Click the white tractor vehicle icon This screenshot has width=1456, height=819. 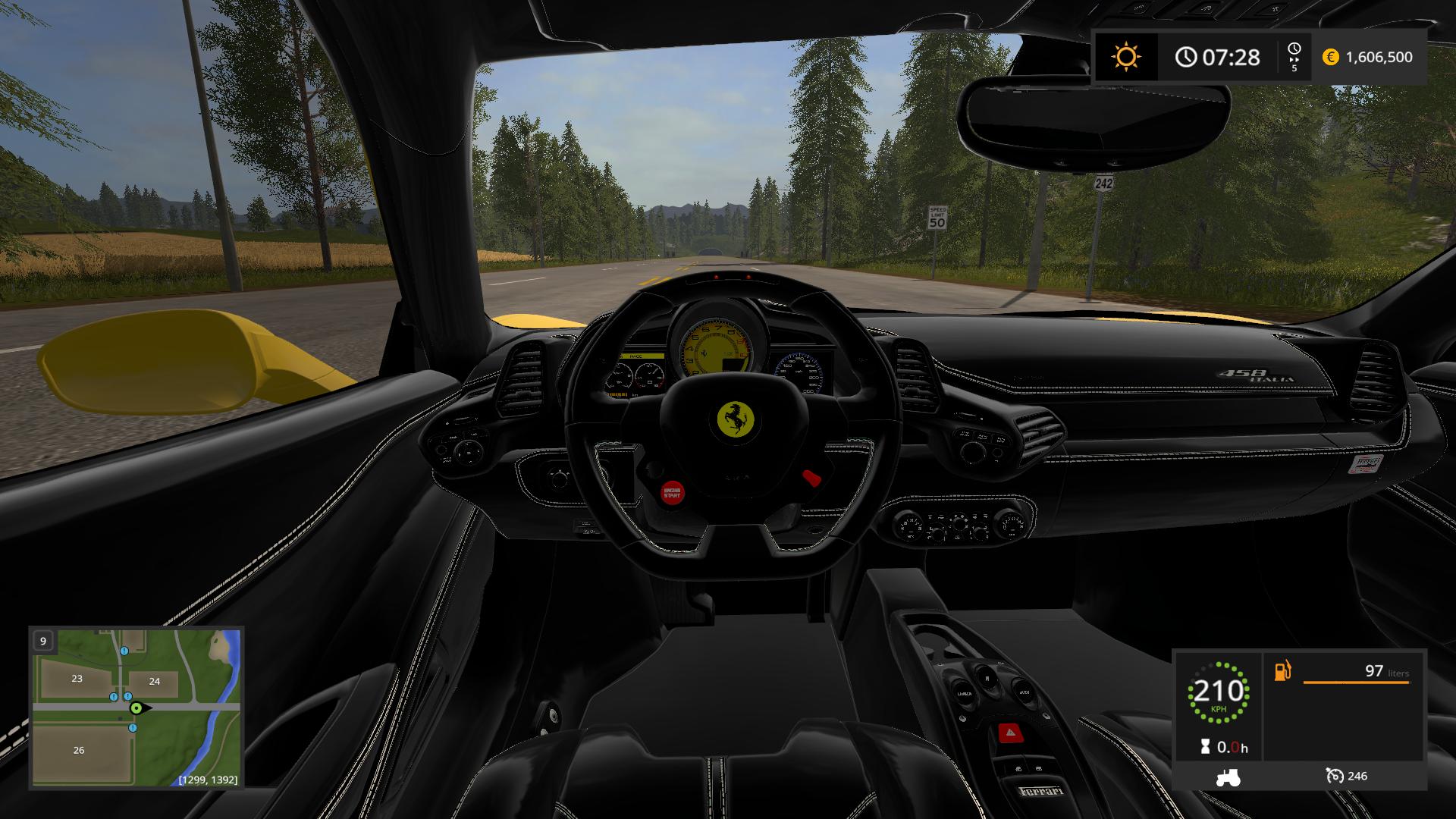pyautogui.click(x=1228, y=777)
